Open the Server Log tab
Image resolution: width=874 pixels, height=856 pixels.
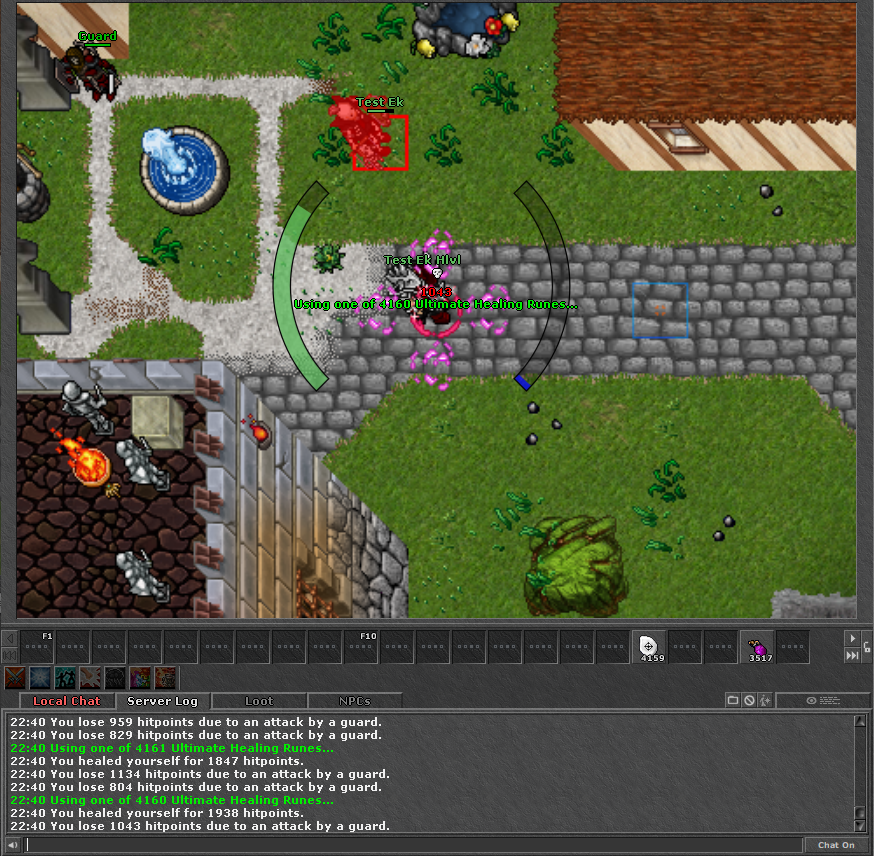162,701
